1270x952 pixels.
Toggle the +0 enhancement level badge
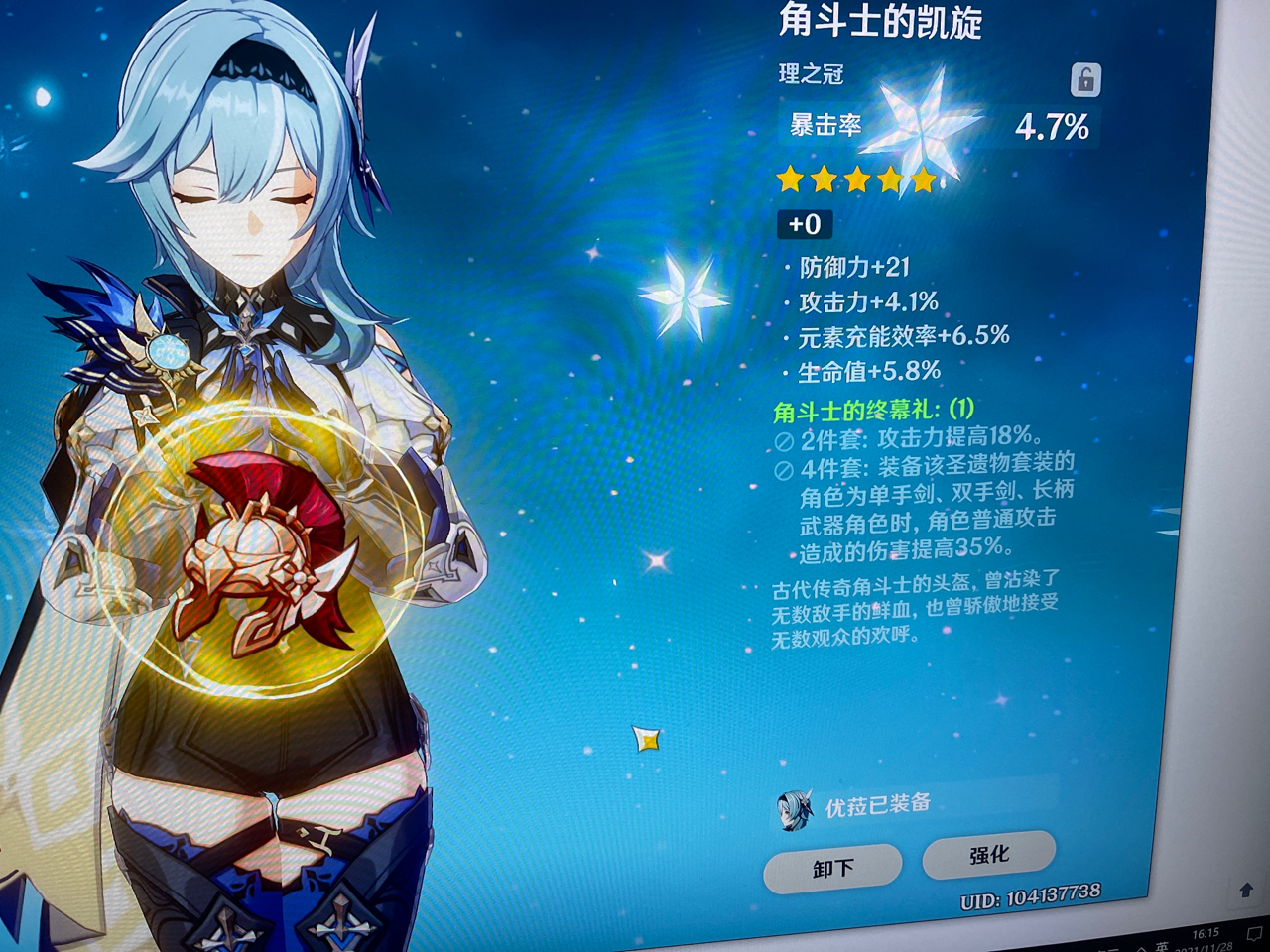click(803, 225)
